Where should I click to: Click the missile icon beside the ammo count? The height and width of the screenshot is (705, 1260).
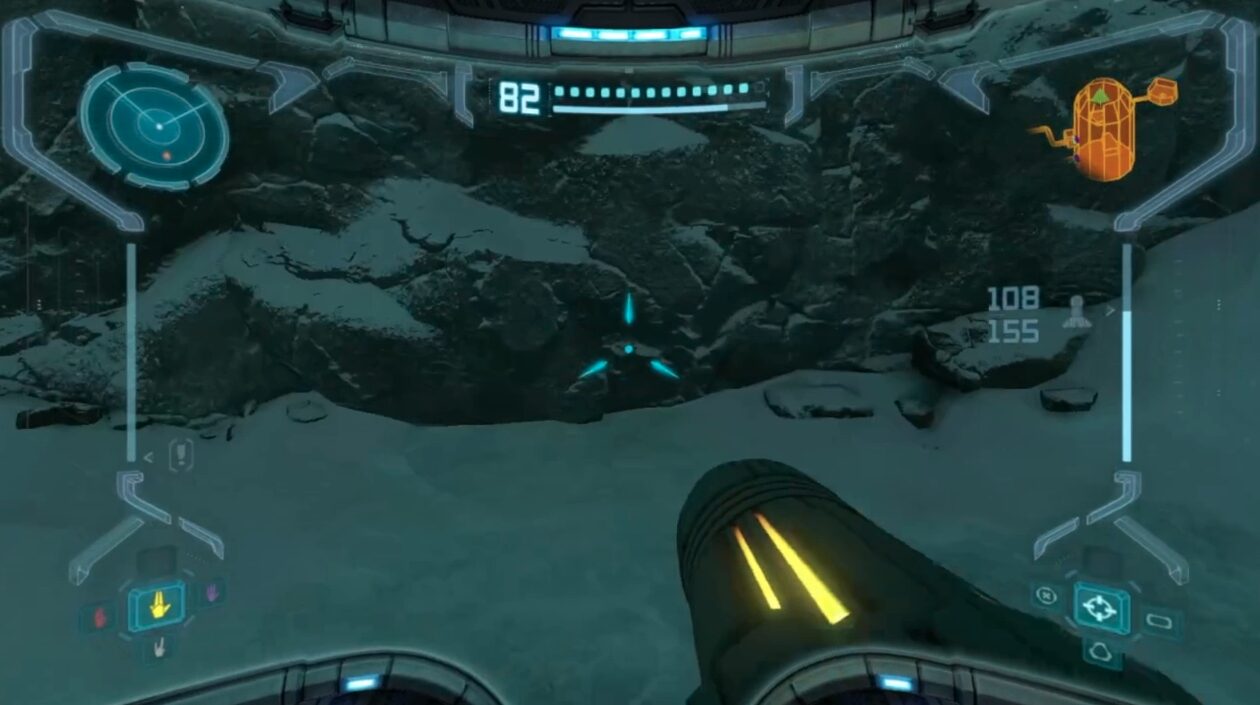1077,313
